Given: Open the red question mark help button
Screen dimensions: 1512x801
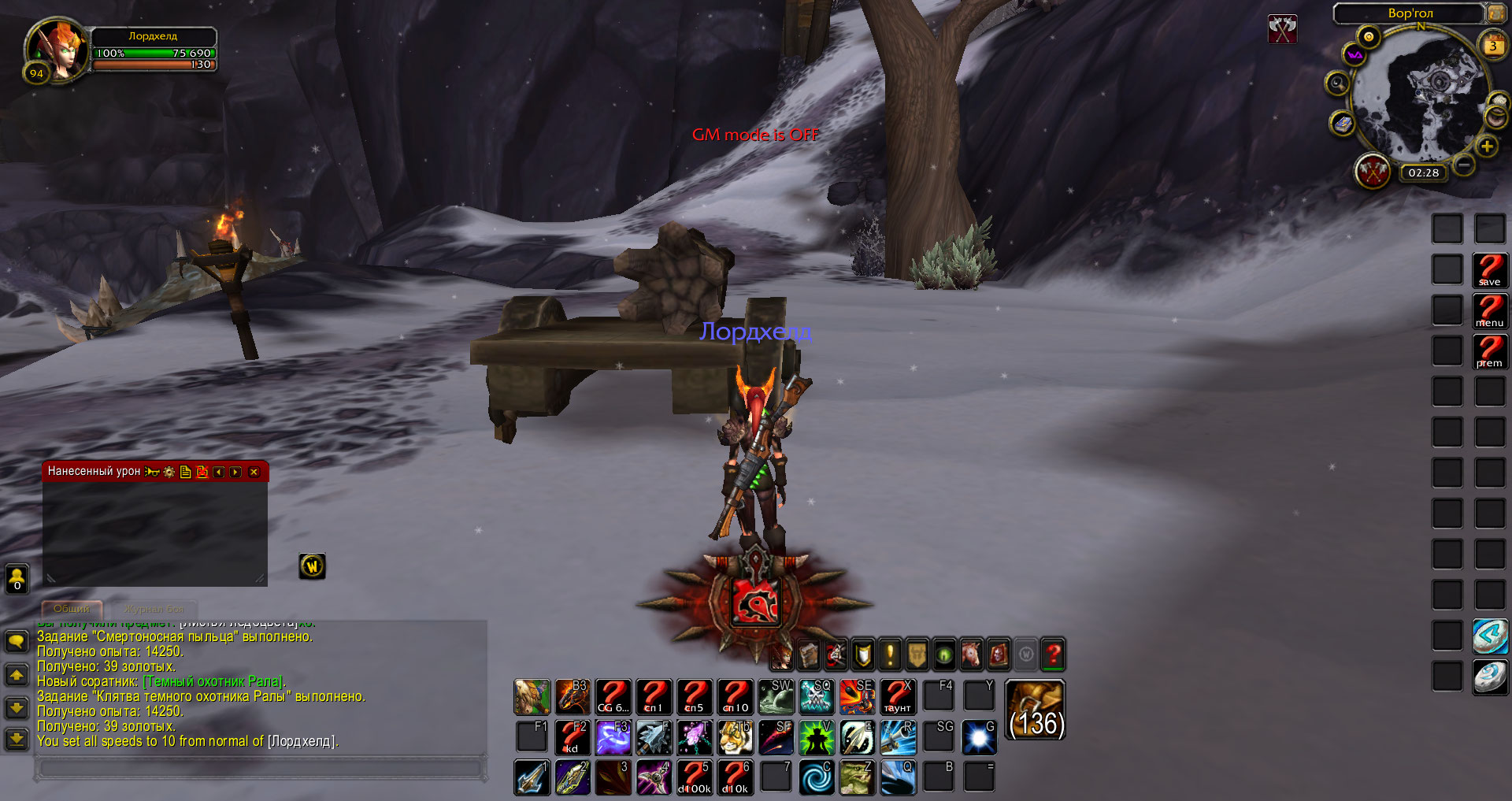Looking at the screenshot, I should click(1053, 654).
